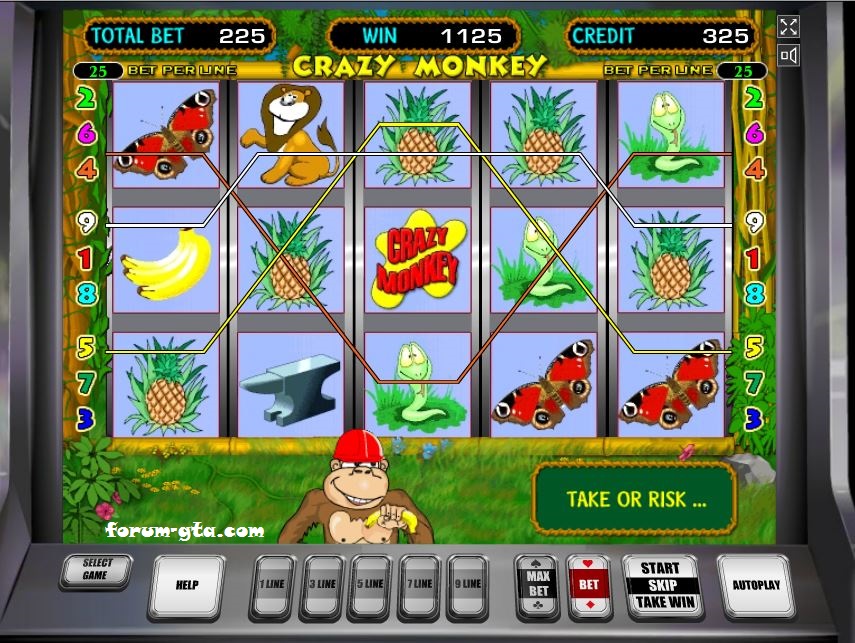Mute sound using the speaker icon

click(788, 56)
